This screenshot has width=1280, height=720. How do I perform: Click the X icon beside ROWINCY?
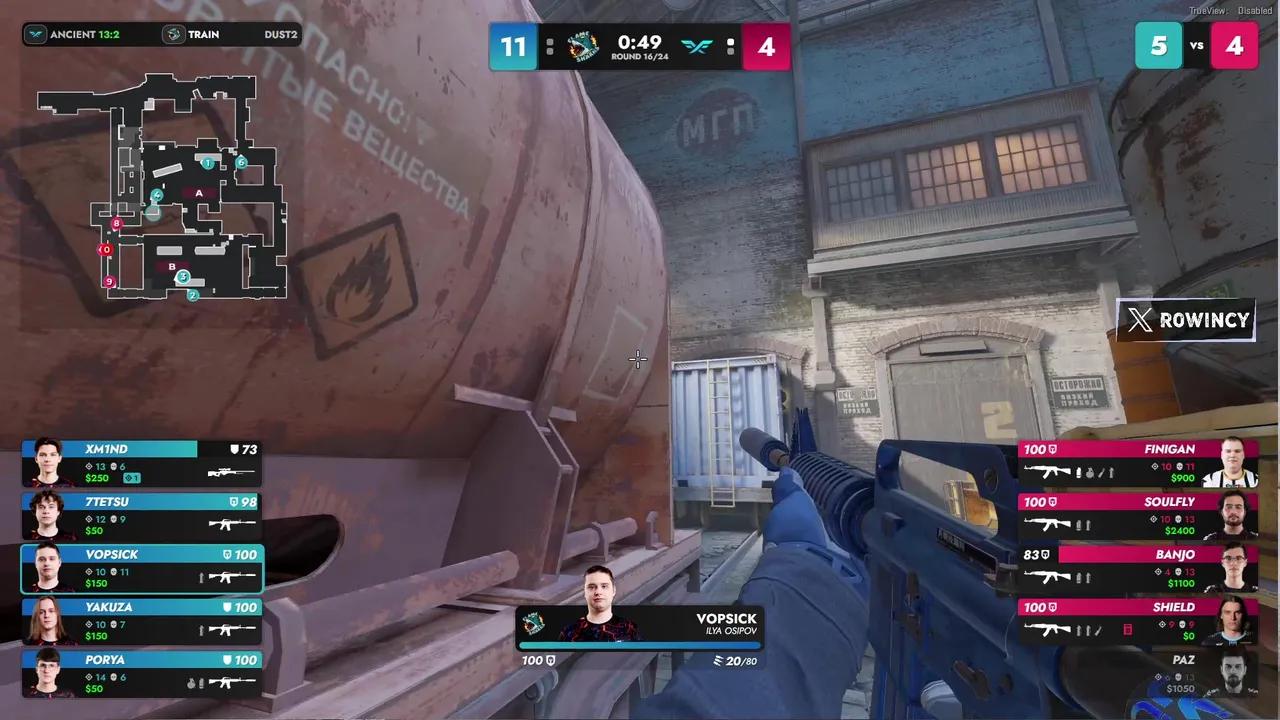[x=1140, y=320]
